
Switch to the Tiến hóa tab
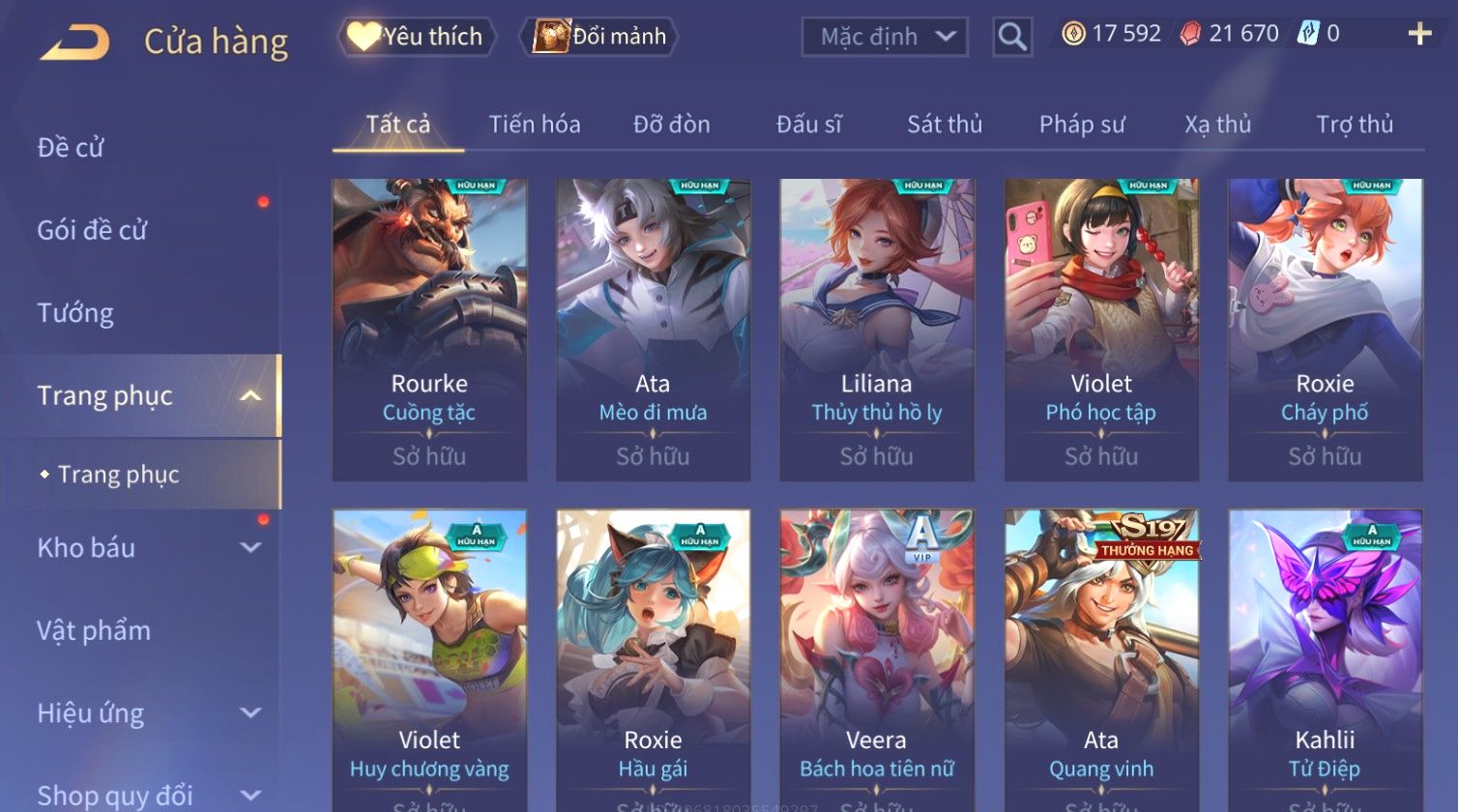pyautogui.click(x=534, y=125)
